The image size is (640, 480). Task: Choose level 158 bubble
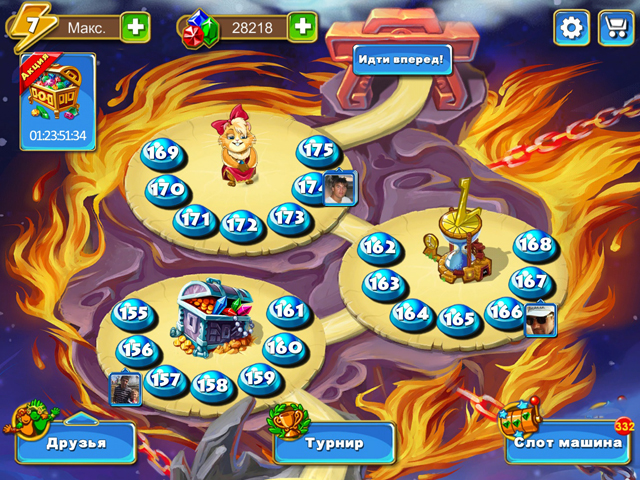[211, 384]
